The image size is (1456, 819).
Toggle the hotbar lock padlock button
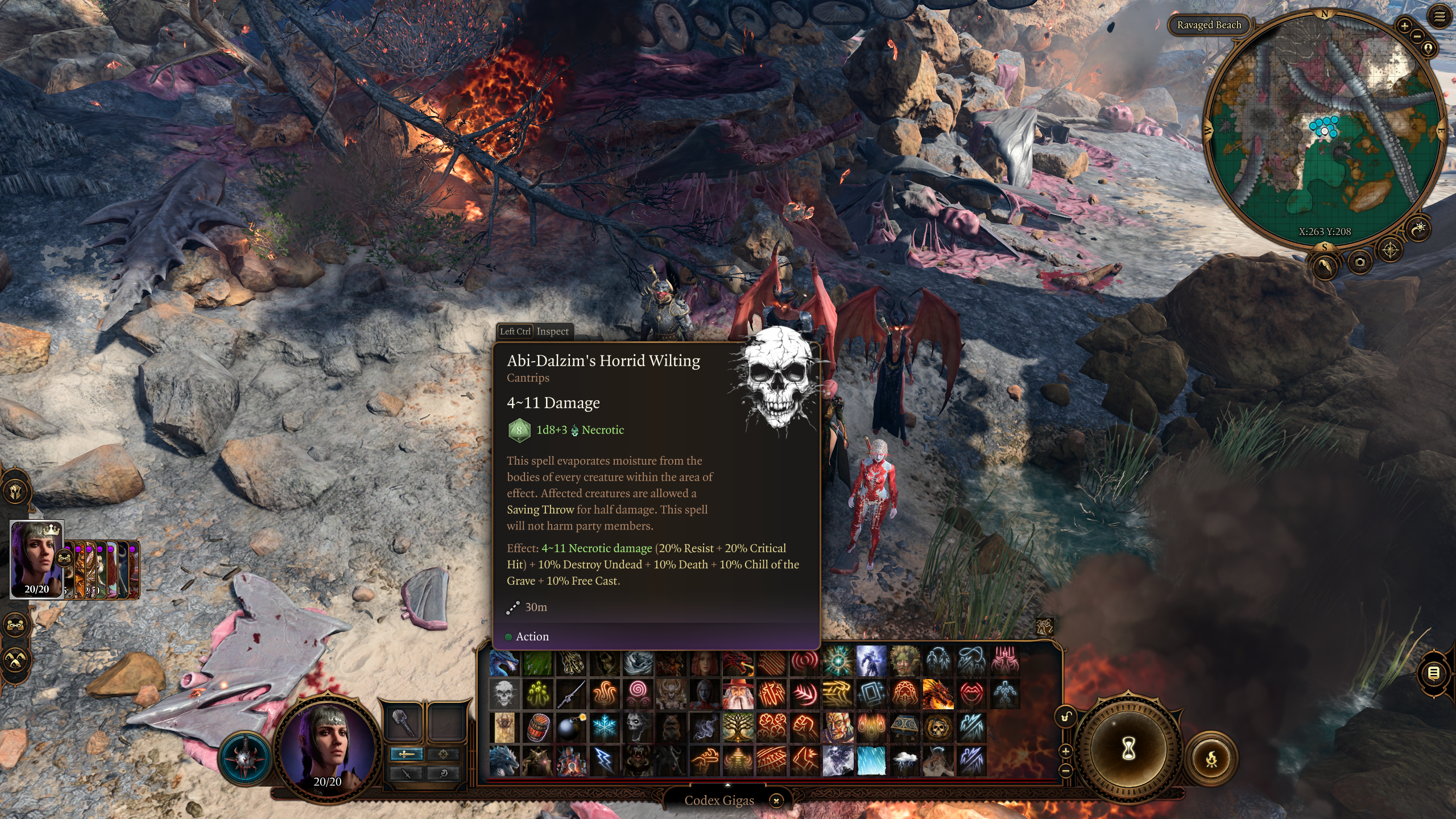click(x=1066, y=717)
